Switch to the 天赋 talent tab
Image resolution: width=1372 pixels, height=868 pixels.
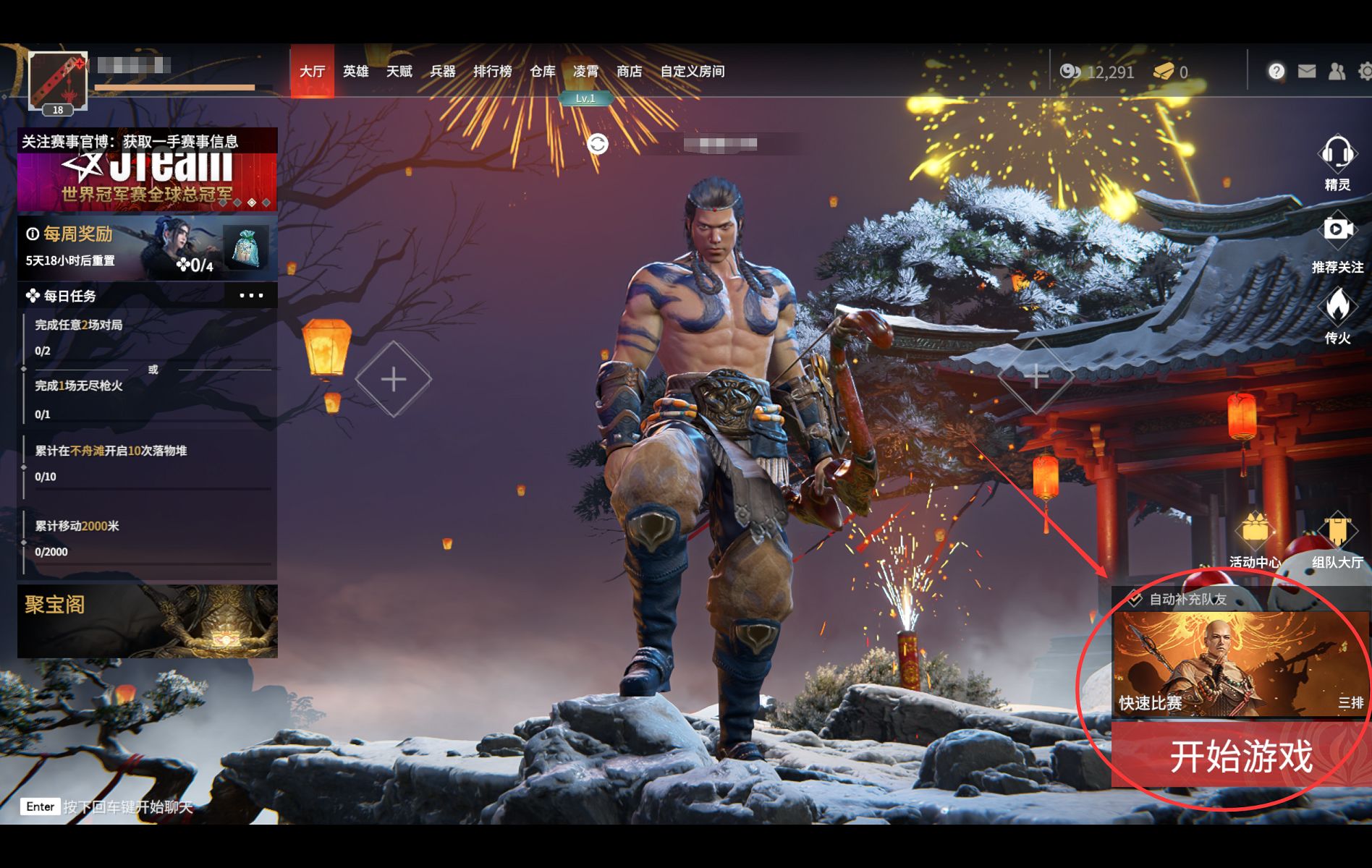tap(399, 71)
